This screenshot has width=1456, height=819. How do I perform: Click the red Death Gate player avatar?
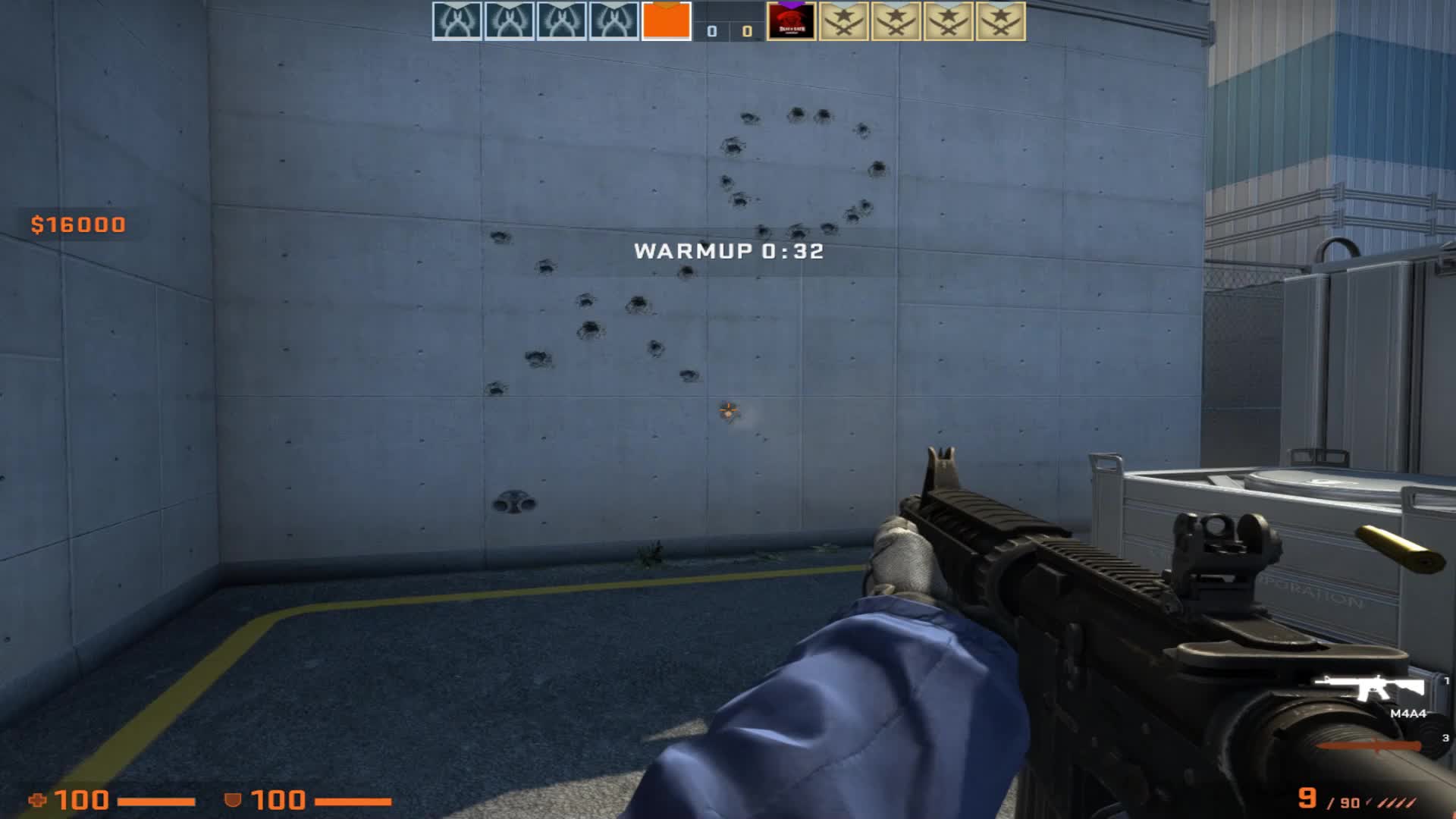pyautogui.click(x=792, y=19)
